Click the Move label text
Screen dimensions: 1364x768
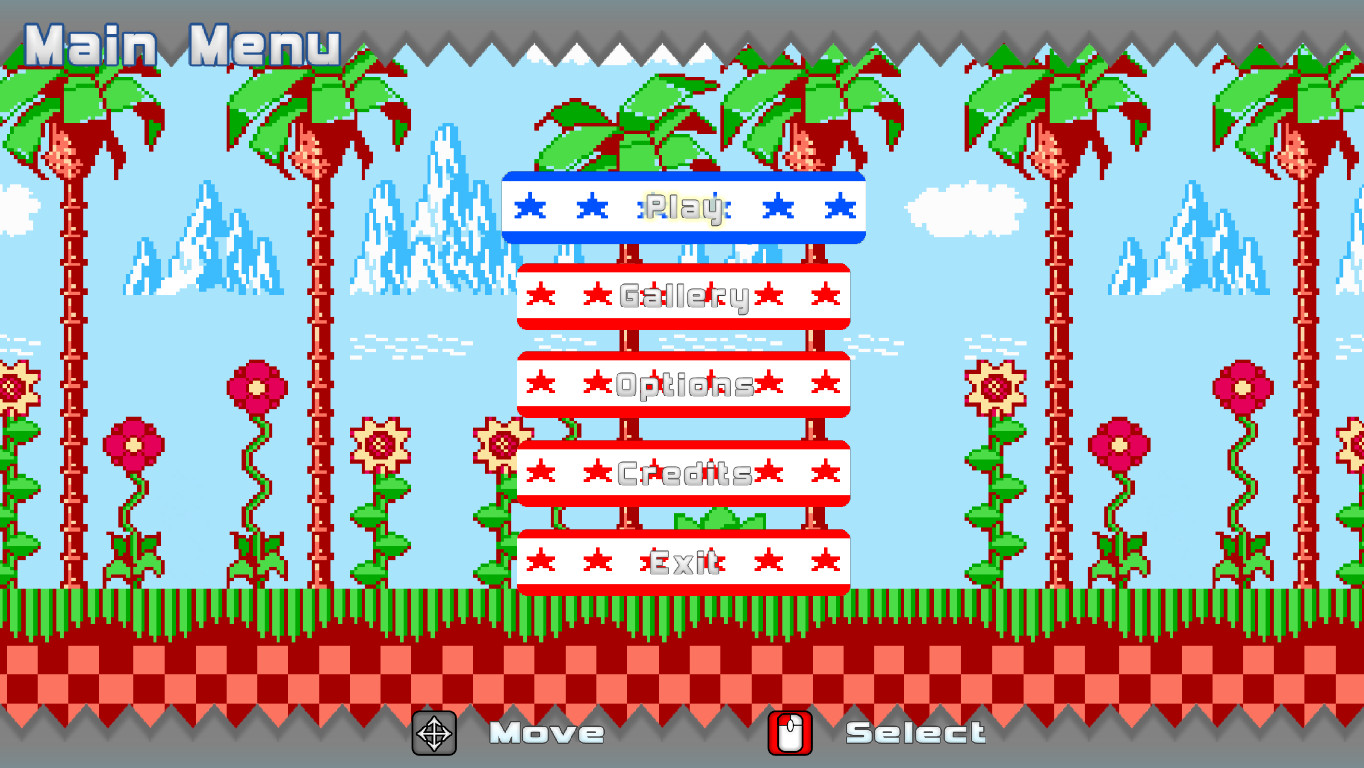point(547,733)
